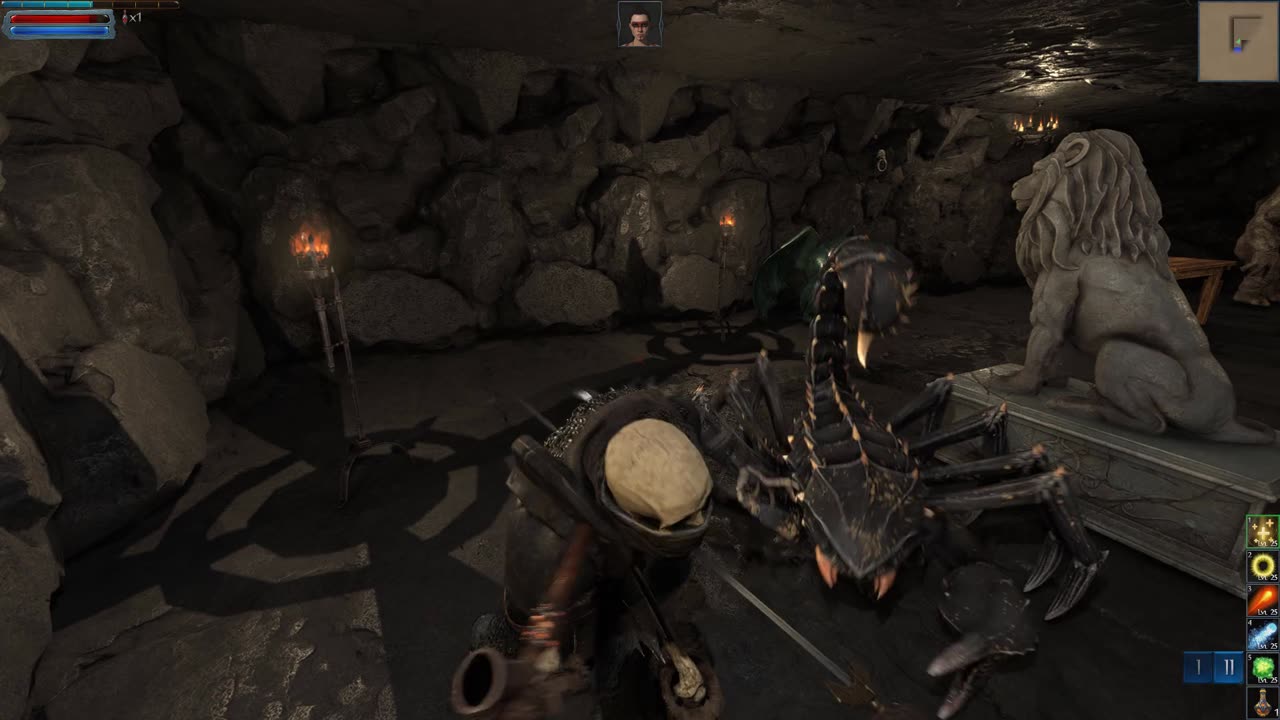Switch to weapon set II

pos(1229,667)
